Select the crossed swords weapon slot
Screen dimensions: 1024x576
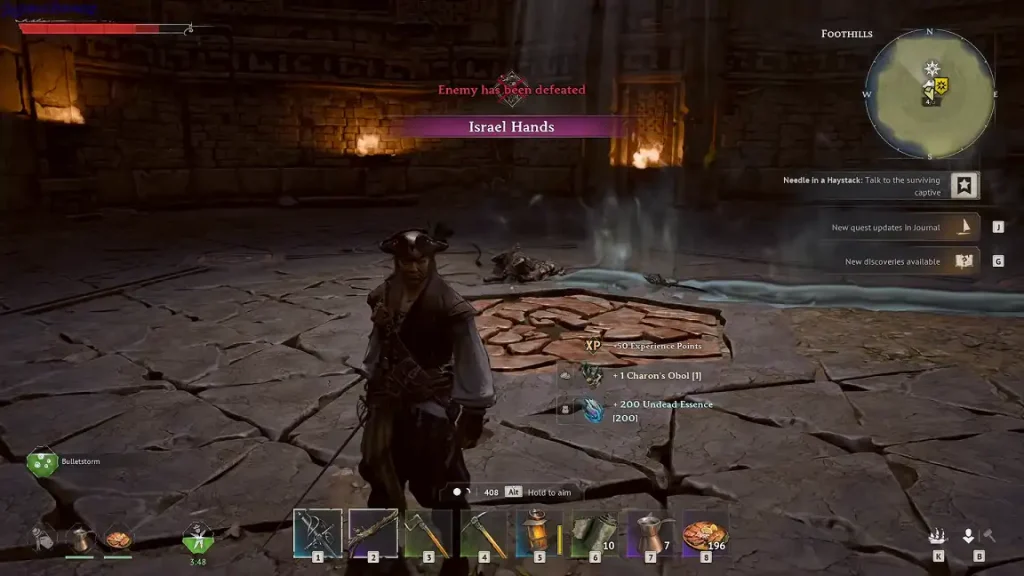(318, 532)
